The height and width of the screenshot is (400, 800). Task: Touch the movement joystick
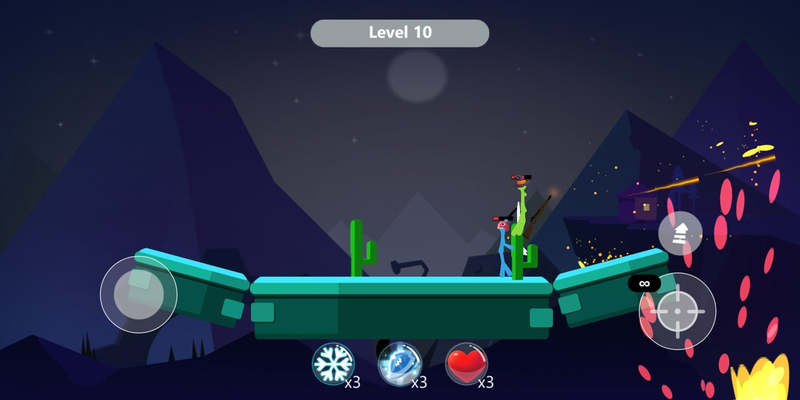138,294
